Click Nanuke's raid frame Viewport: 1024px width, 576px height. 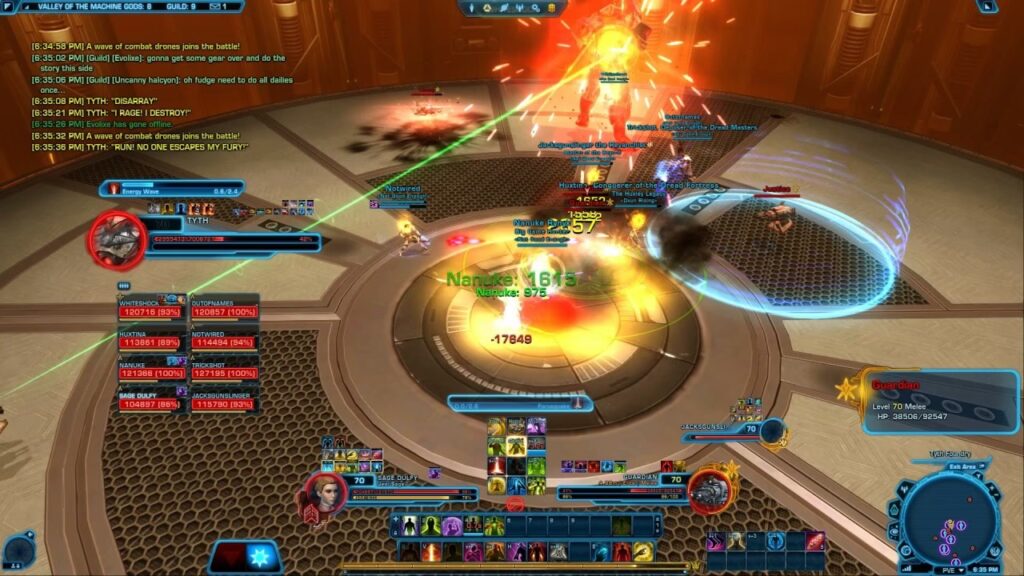(151, 371)
